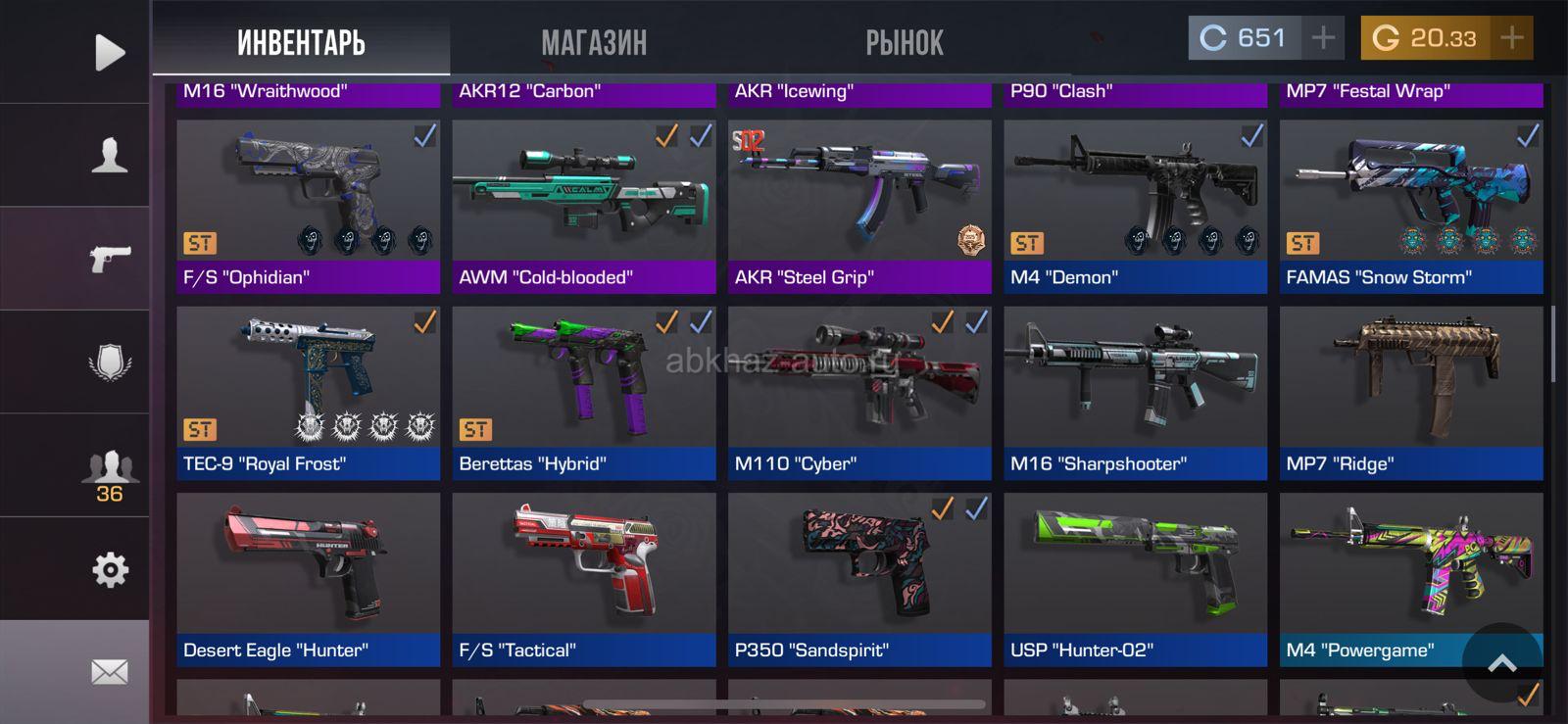This screenshot has width=1568, height=724.
Task: Open the pistol weapons sidebar icon
Action: click(x=109, y=259)
